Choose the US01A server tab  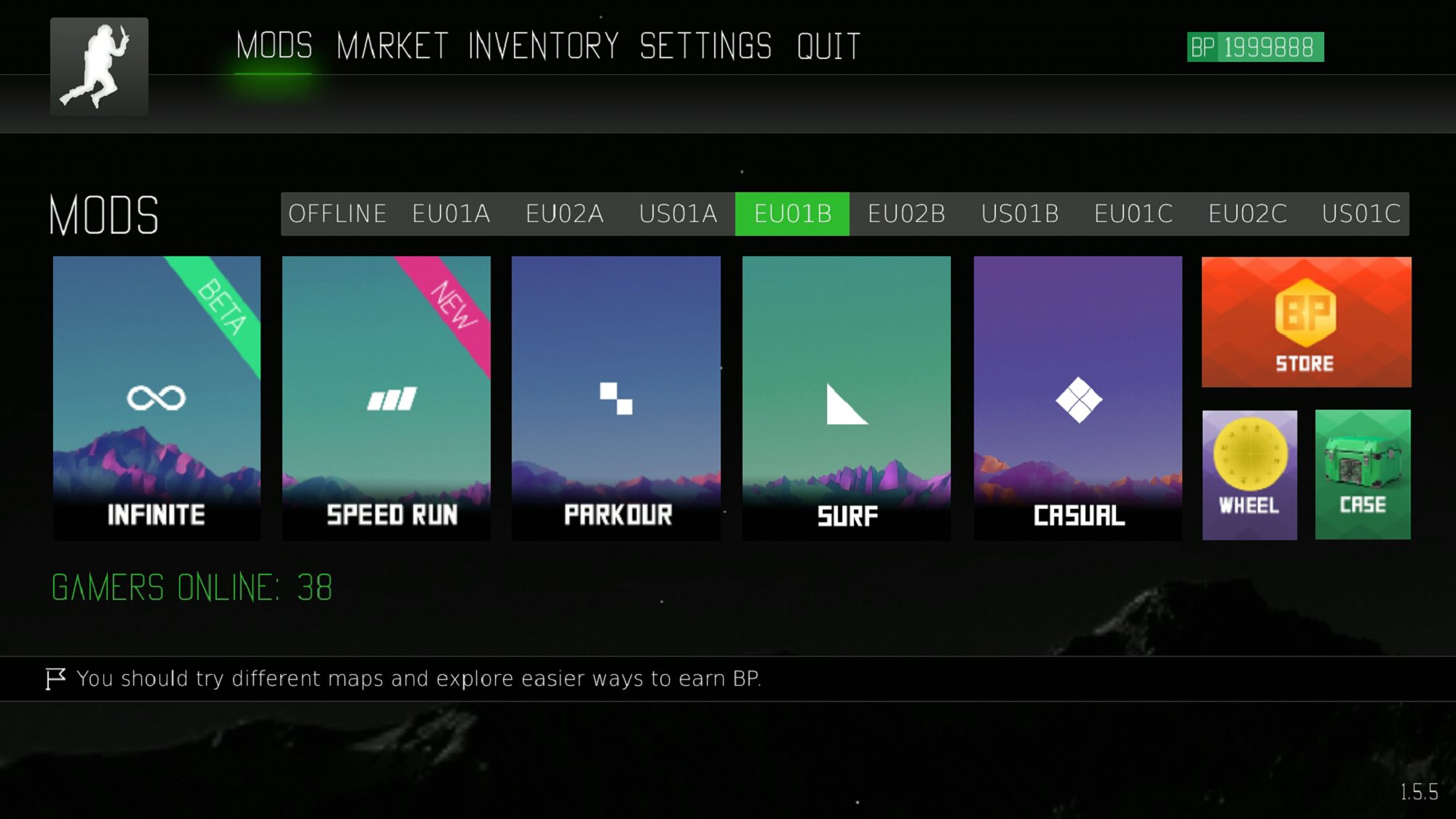678,214
